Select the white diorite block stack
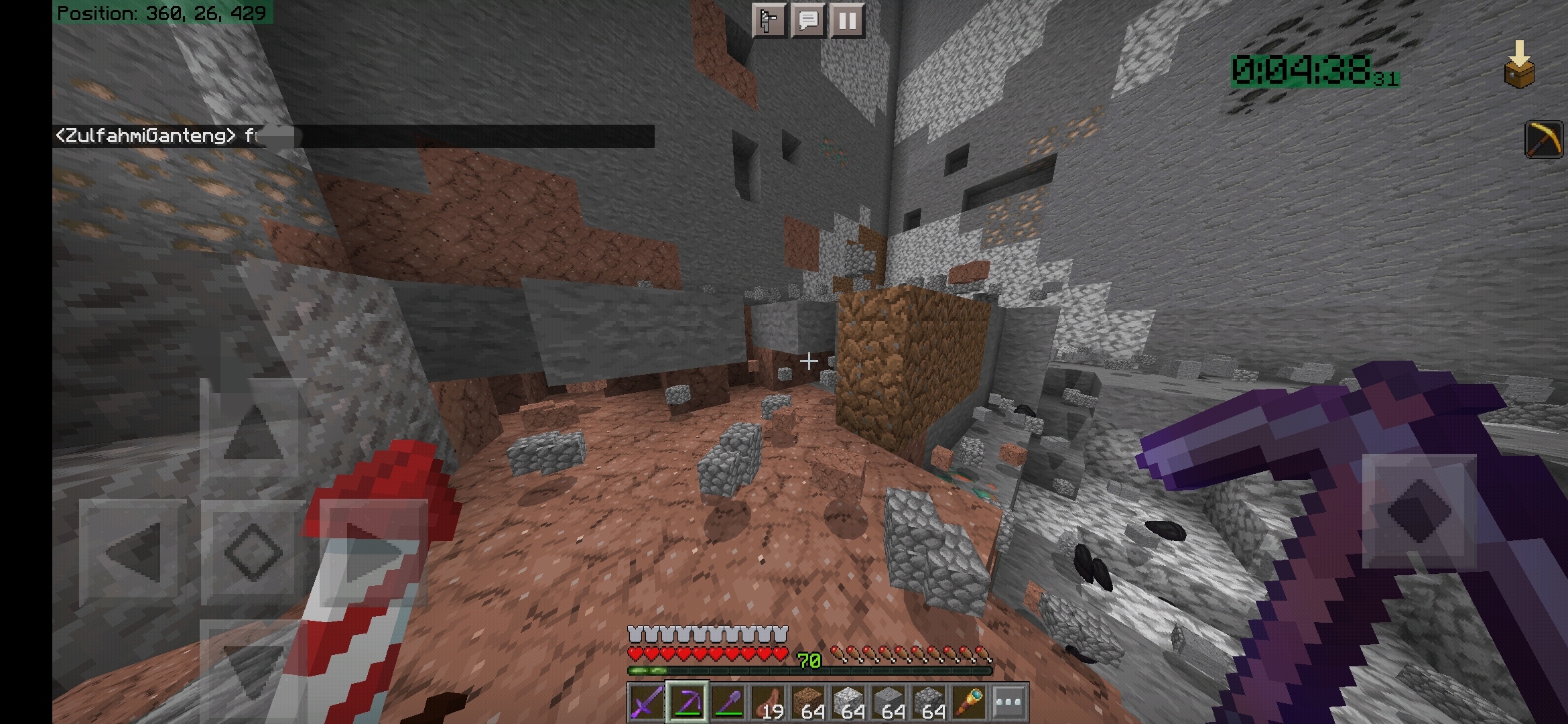 [848, 703]
